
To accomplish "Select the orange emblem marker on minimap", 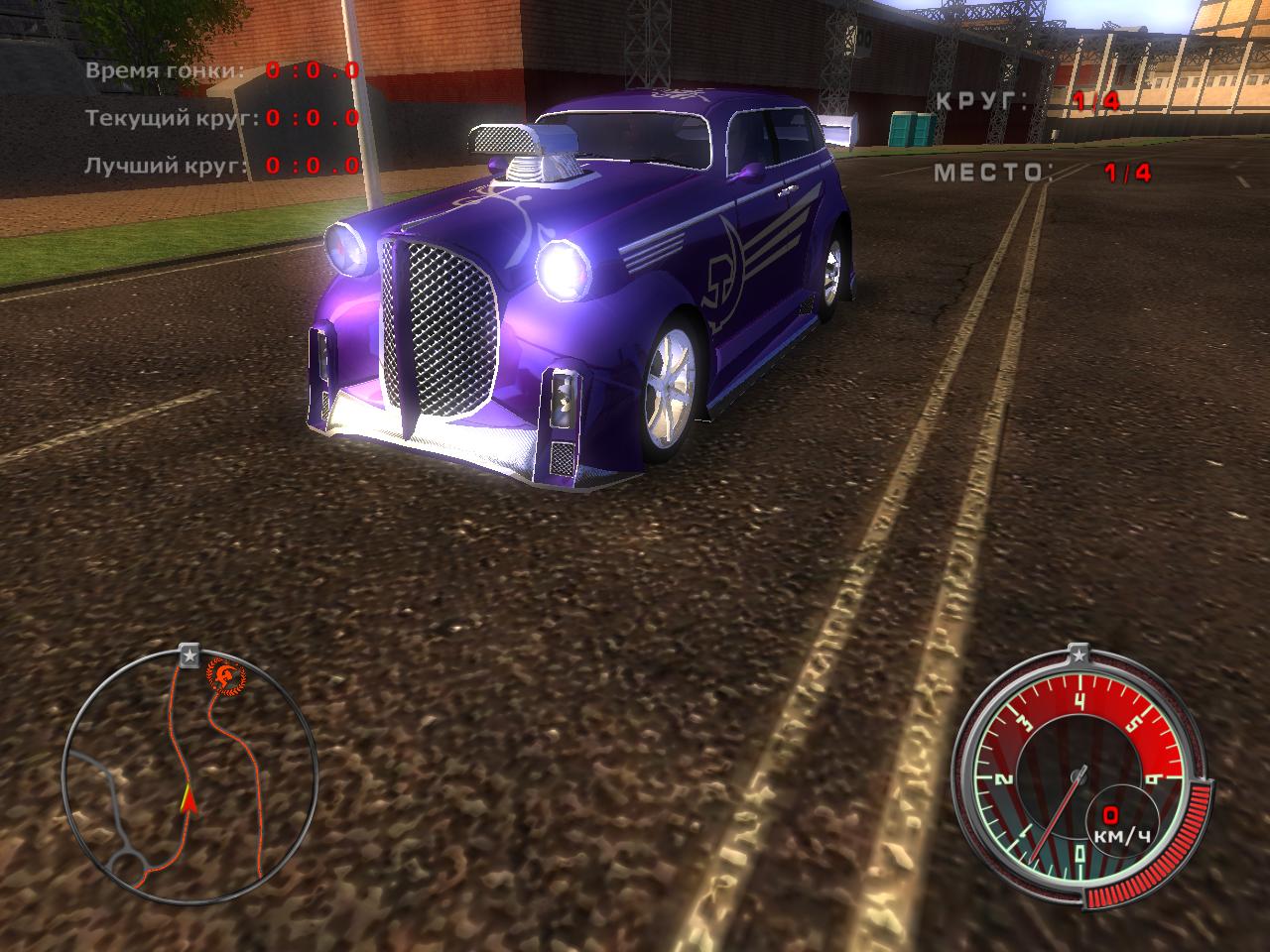I will click(222, 676).
